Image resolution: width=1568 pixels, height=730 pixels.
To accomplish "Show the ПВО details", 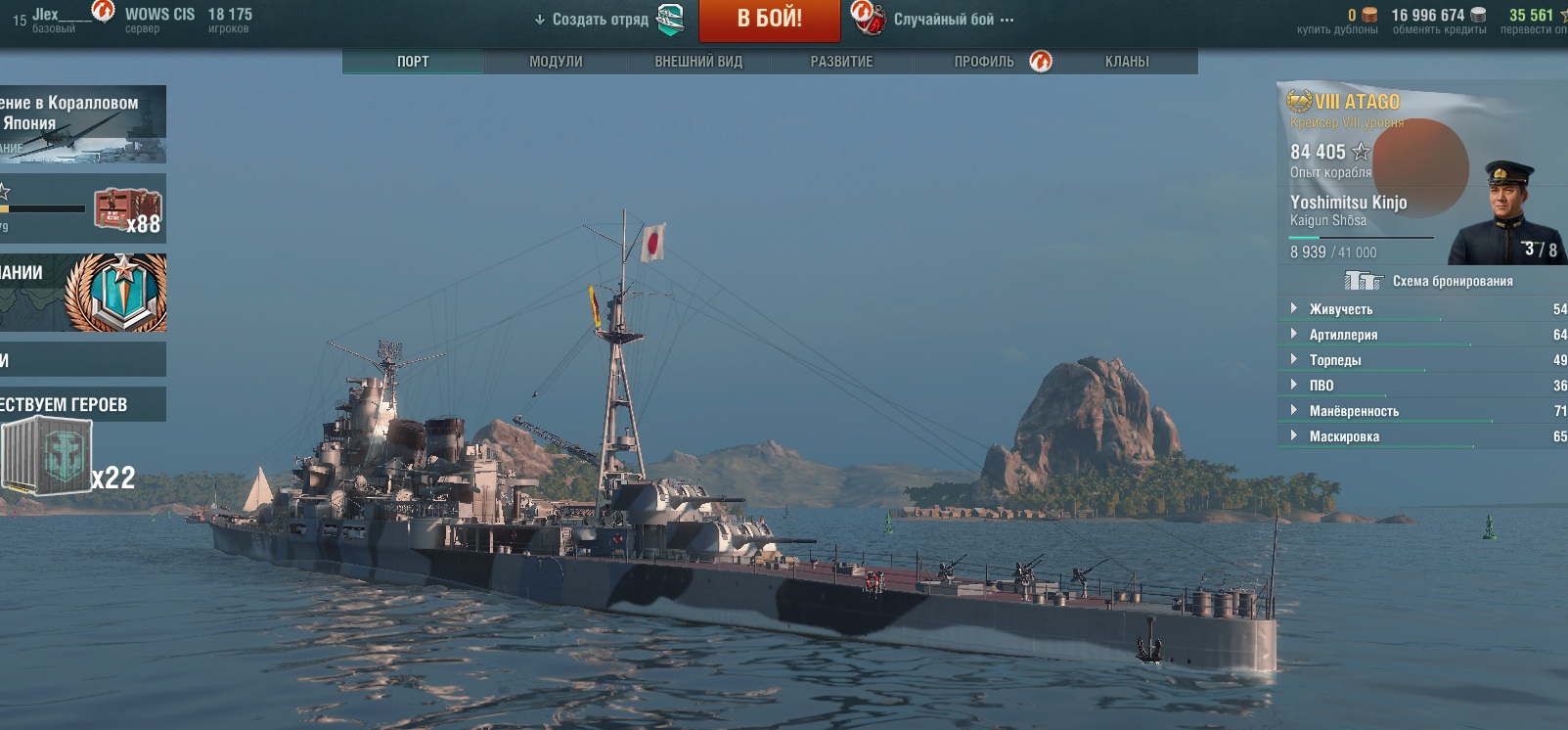I will [1322, 386].
